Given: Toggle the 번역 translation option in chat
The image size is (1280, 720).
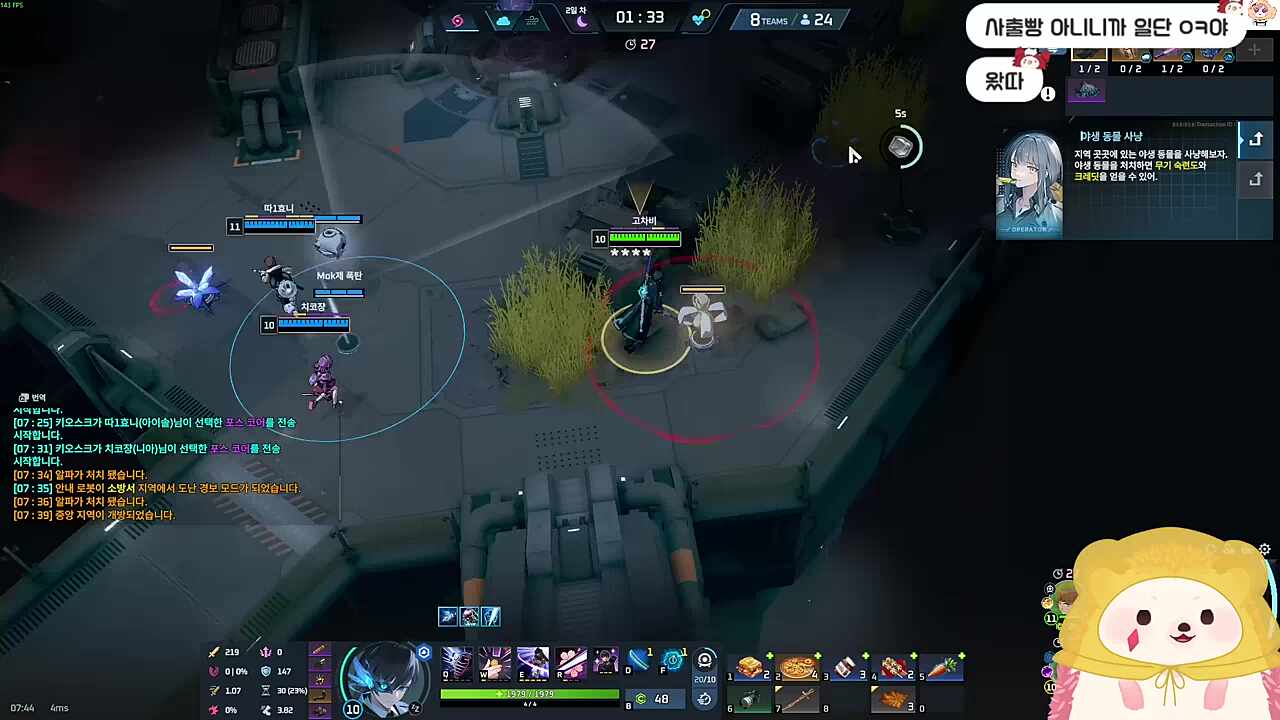Looking at the screenshot, I should pyautogui.click(x=32, y=397).
